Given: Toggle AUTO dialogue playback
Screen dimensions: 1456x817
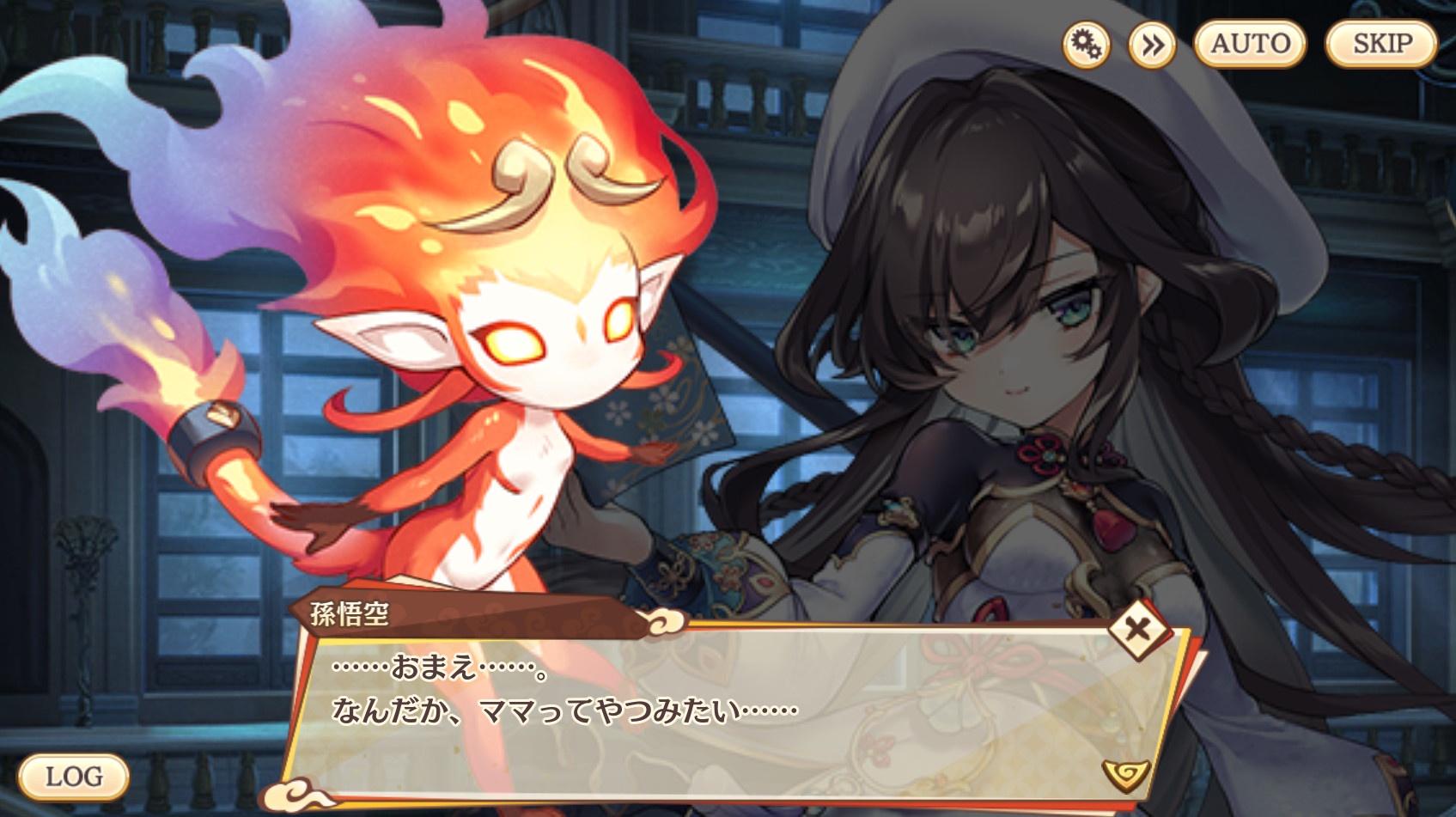Looking at the screenshot, I should (1250, 43).
